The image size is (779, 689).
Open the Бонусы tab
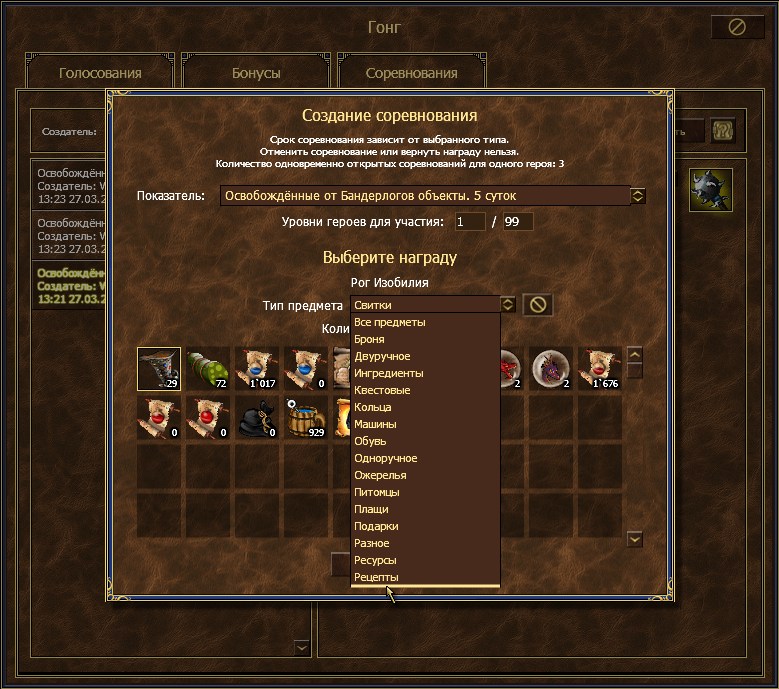click(x=256, y=73)
